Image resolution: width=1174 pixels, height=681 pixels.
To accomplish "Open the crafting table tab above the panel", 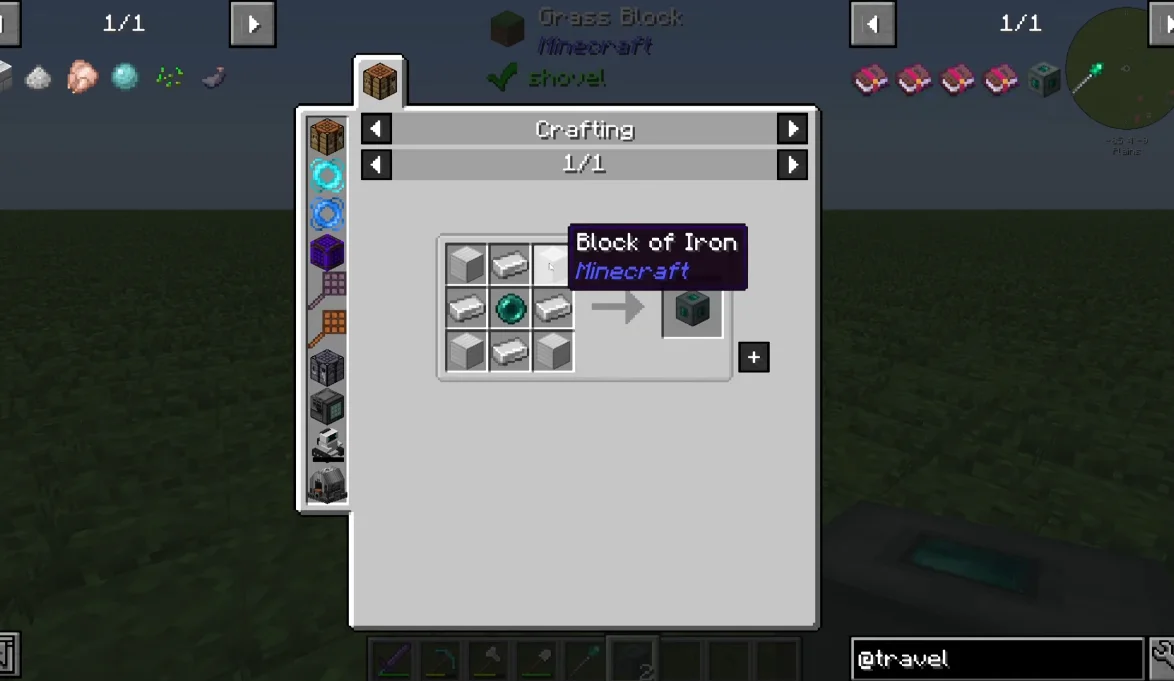I will coord(380,81).
